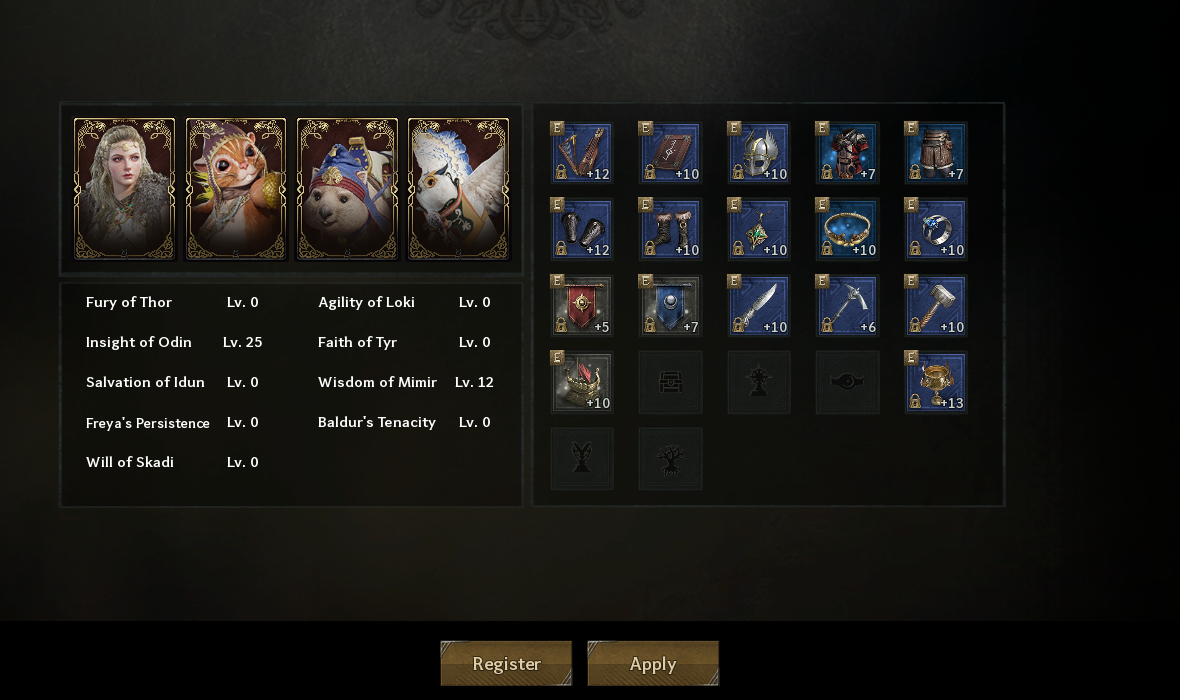Image resolution: width=1180 pixels, height=700 pixels.
Task: Select the red banner +5 slot
Action: coord(582,306)
